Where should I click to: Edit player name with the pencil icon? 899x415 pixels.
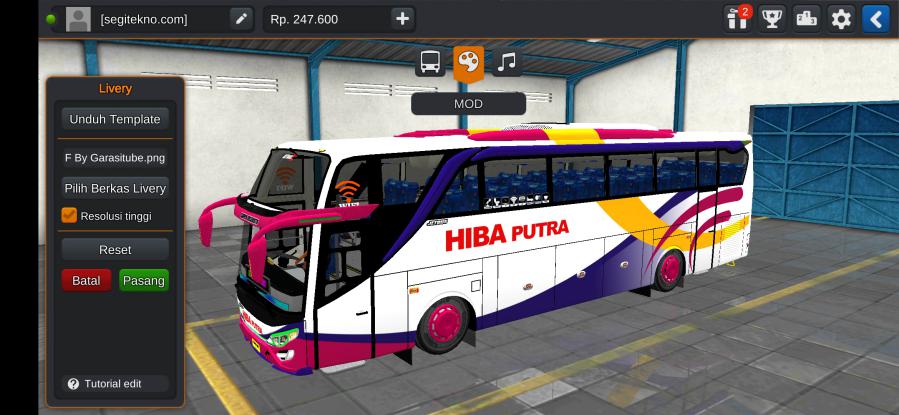[241, 18]
